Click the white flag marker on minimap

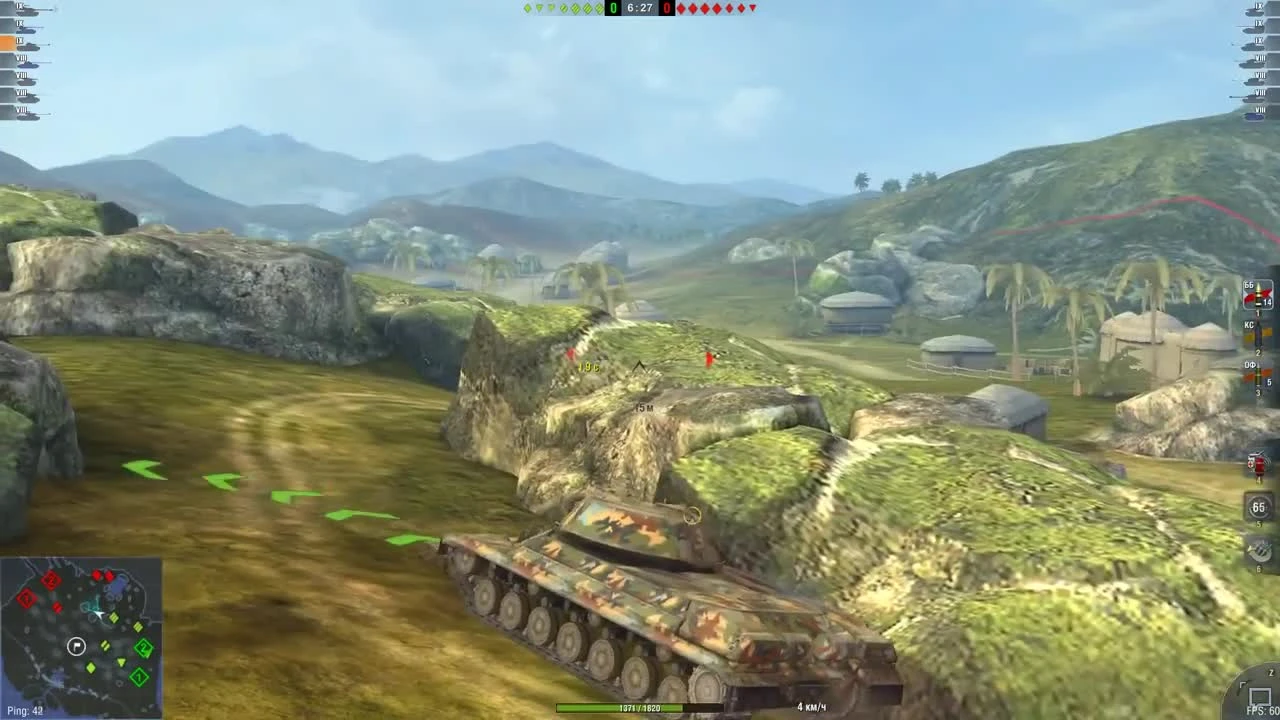pyautogui.click(x=76, y=646)
